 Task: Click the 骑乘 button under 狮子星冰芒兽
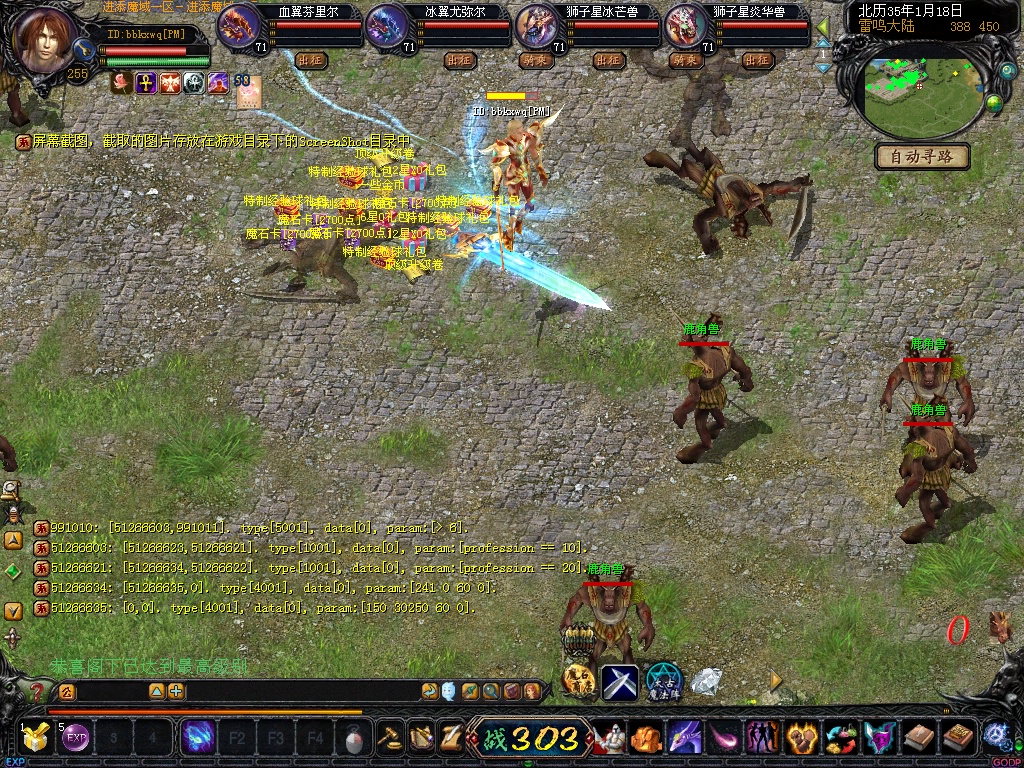click(535, 60)
